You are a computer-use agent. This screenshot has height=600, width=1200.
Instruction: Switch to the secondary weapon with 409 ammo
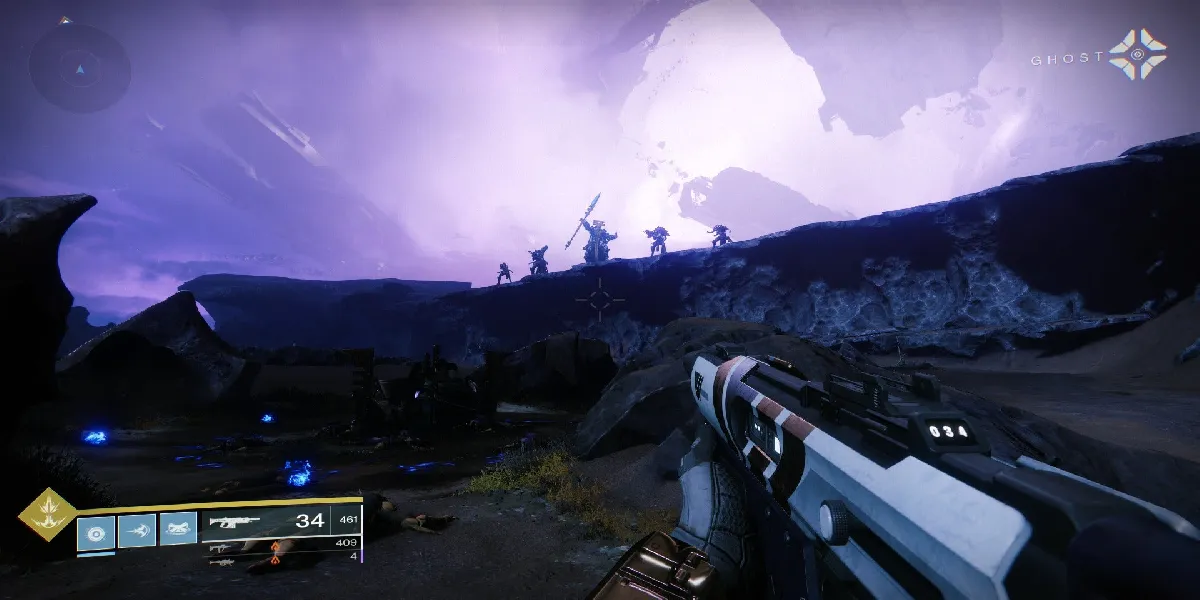coord(218,549)
